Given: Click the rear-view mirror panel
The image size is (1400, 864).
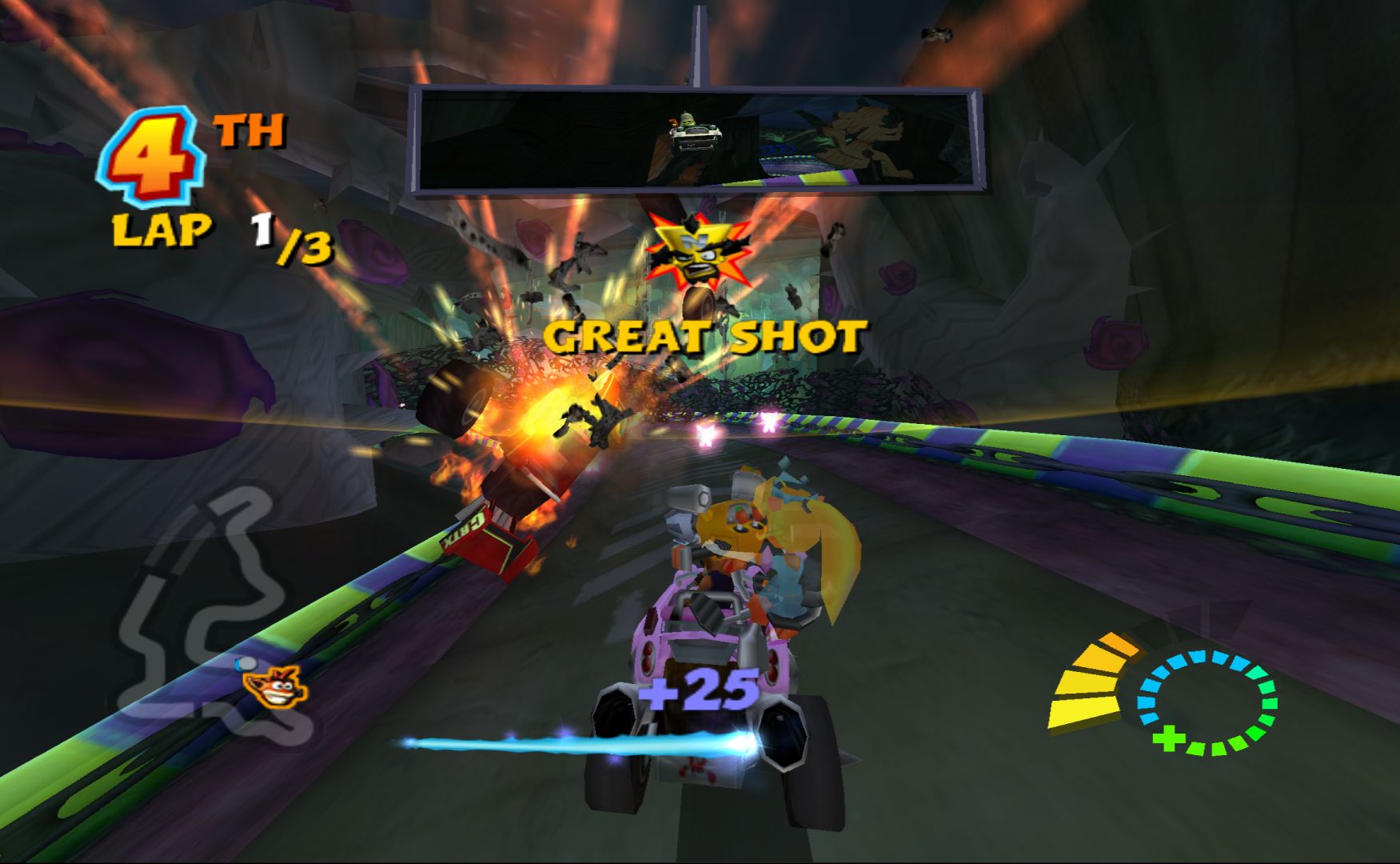Looking at the screenshot, I should point(696,140).
